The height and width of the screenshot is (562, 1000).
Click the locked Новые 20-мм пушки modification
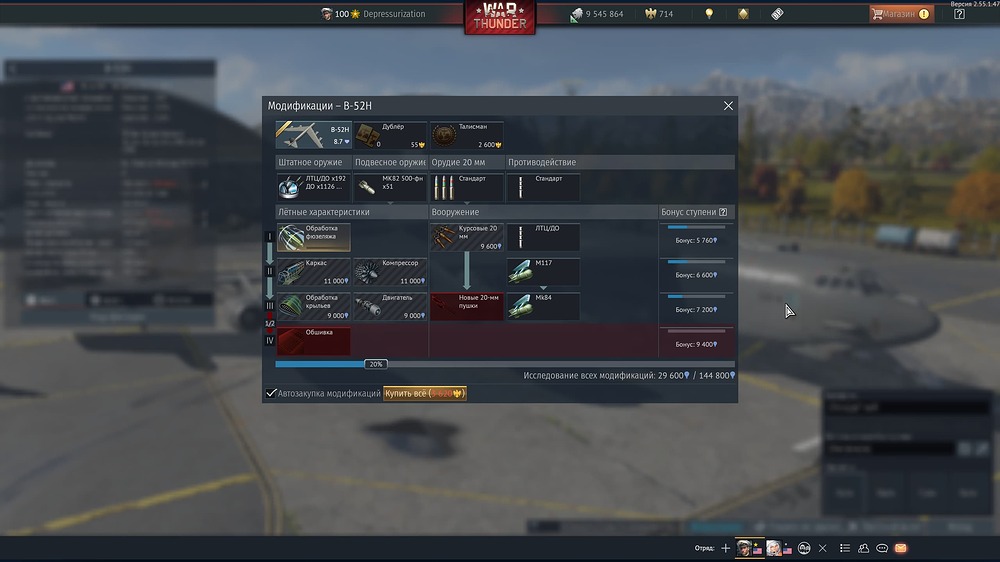(x=467, y=307)
